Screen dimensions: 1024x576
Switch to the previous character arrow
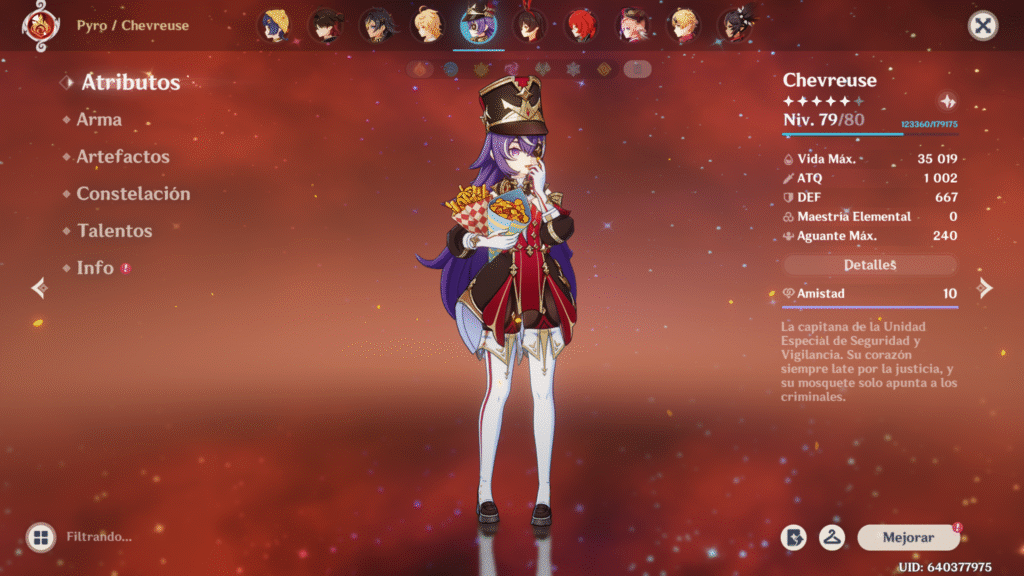[x=39, y=289]
